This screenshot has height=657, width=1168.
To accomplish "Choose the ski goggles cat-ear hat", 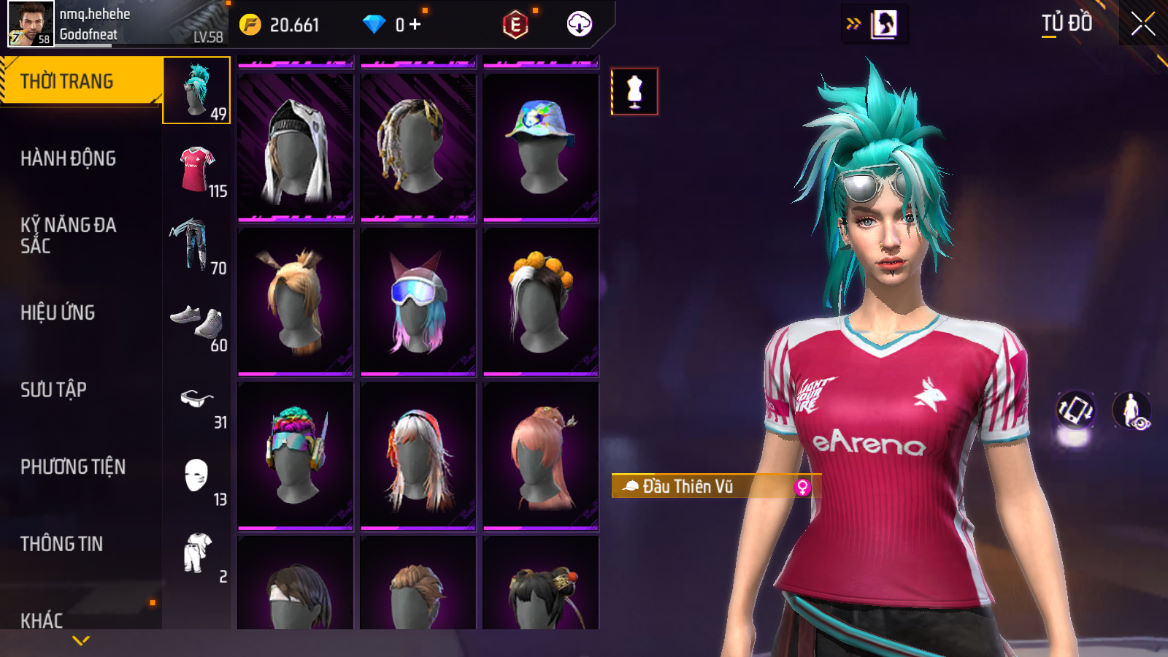I will (417, 300).
